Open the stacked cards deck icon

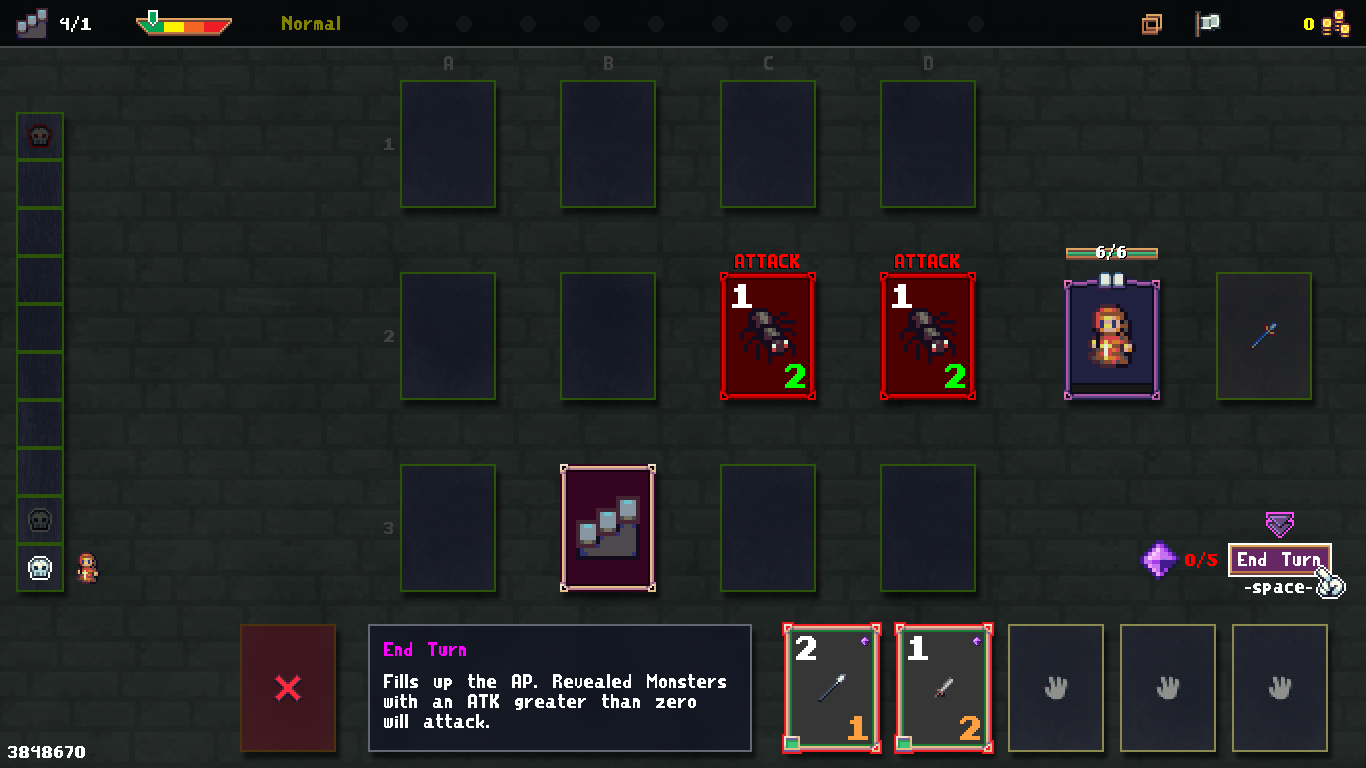(1152, 23)
